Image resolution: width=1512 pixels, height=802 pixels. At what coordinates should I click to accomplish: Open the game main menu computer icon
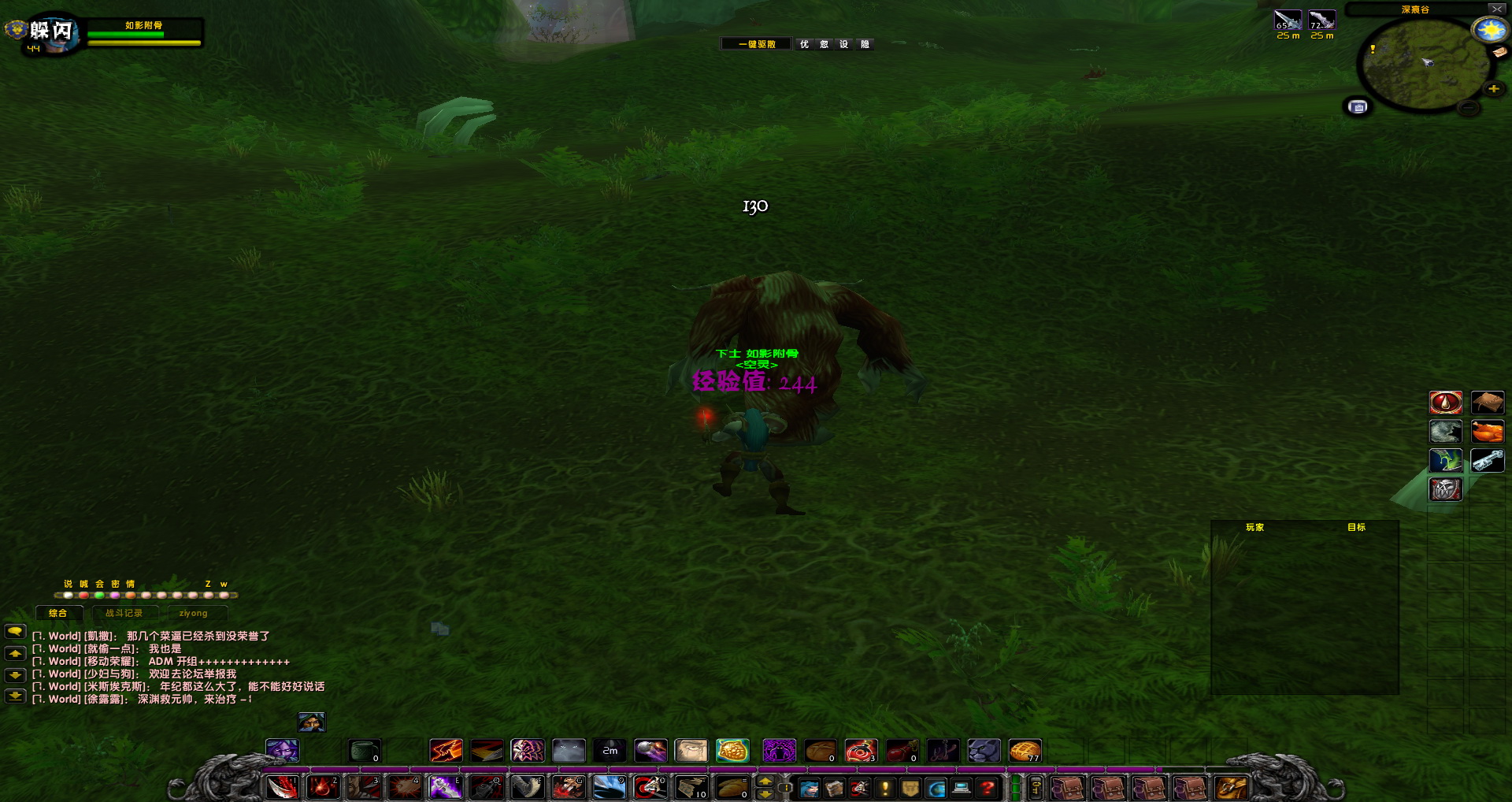(x=960, y=788)
